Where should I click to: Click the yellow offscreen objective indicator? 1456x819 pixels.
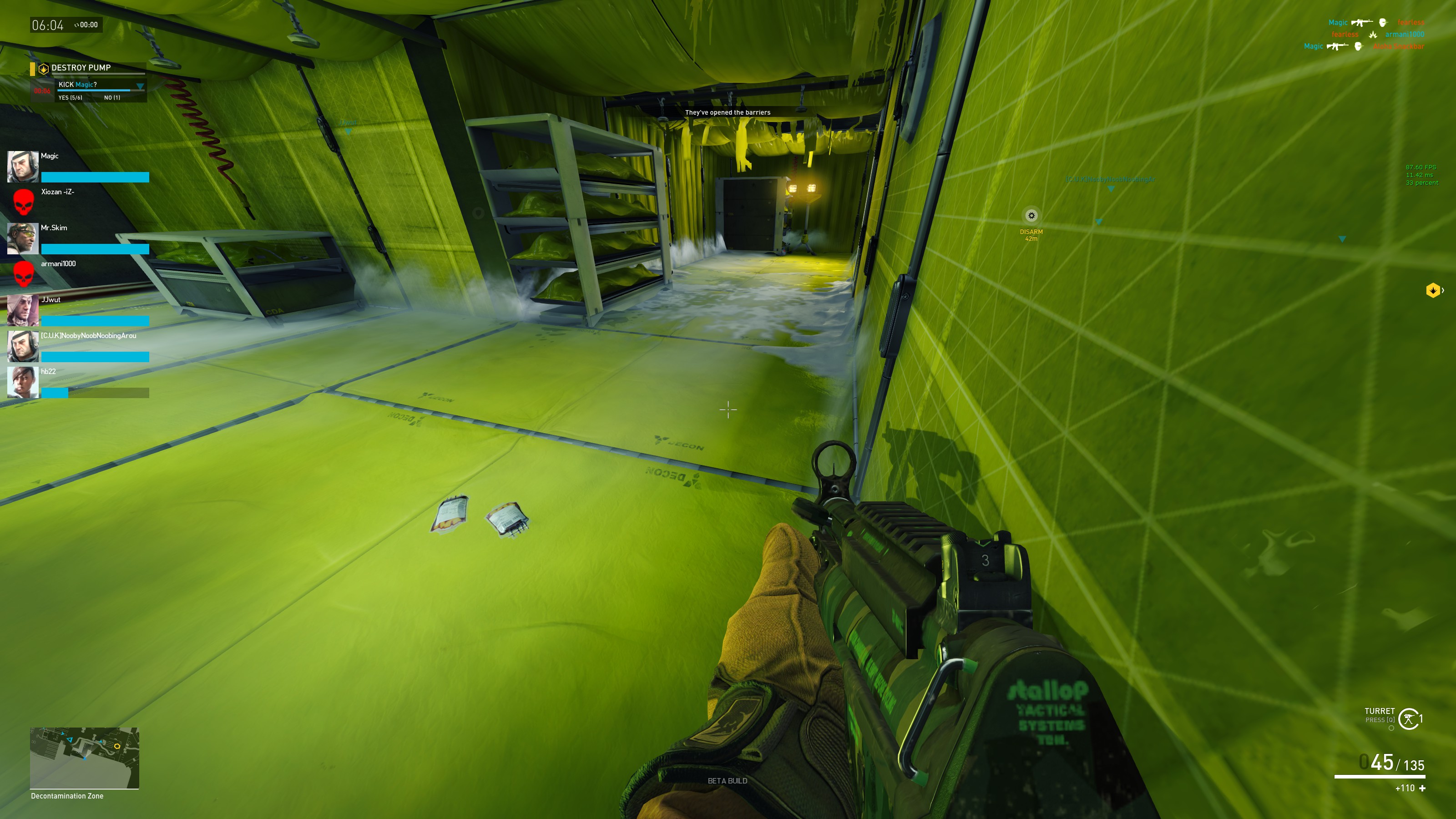click(x=1432, y=291)
